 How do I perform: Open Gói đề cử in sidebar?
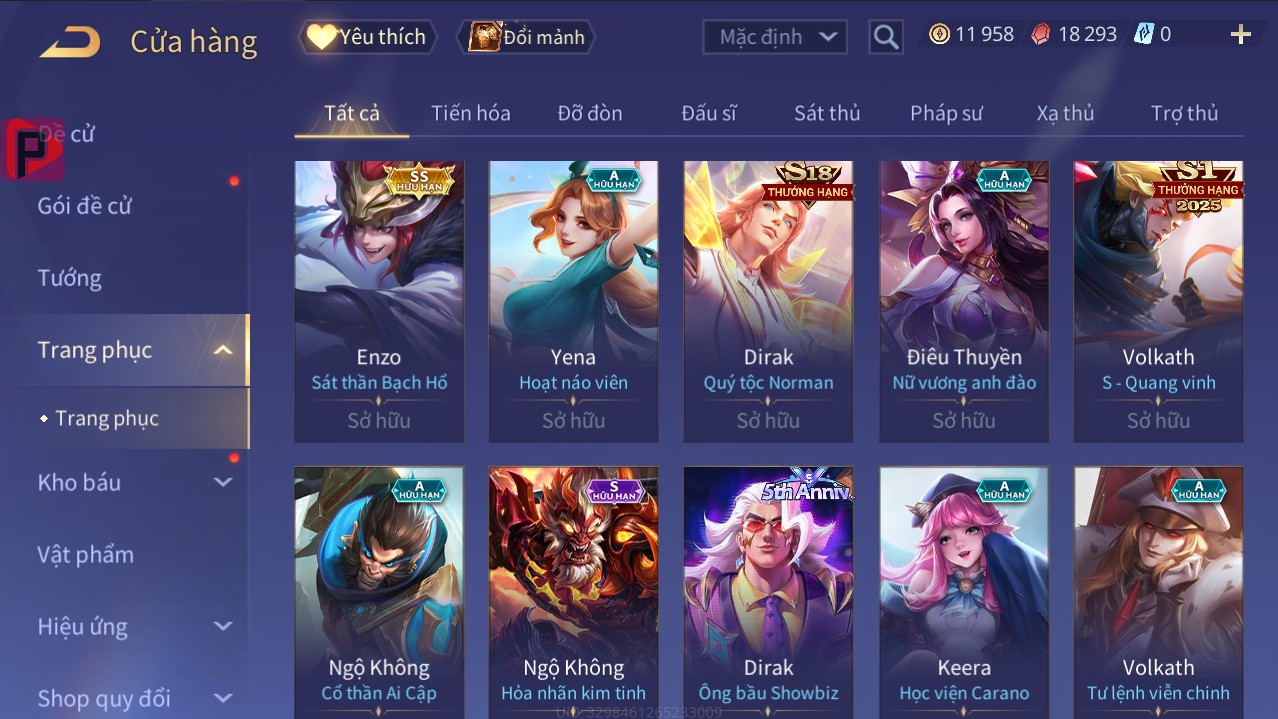tap(85, 206)
